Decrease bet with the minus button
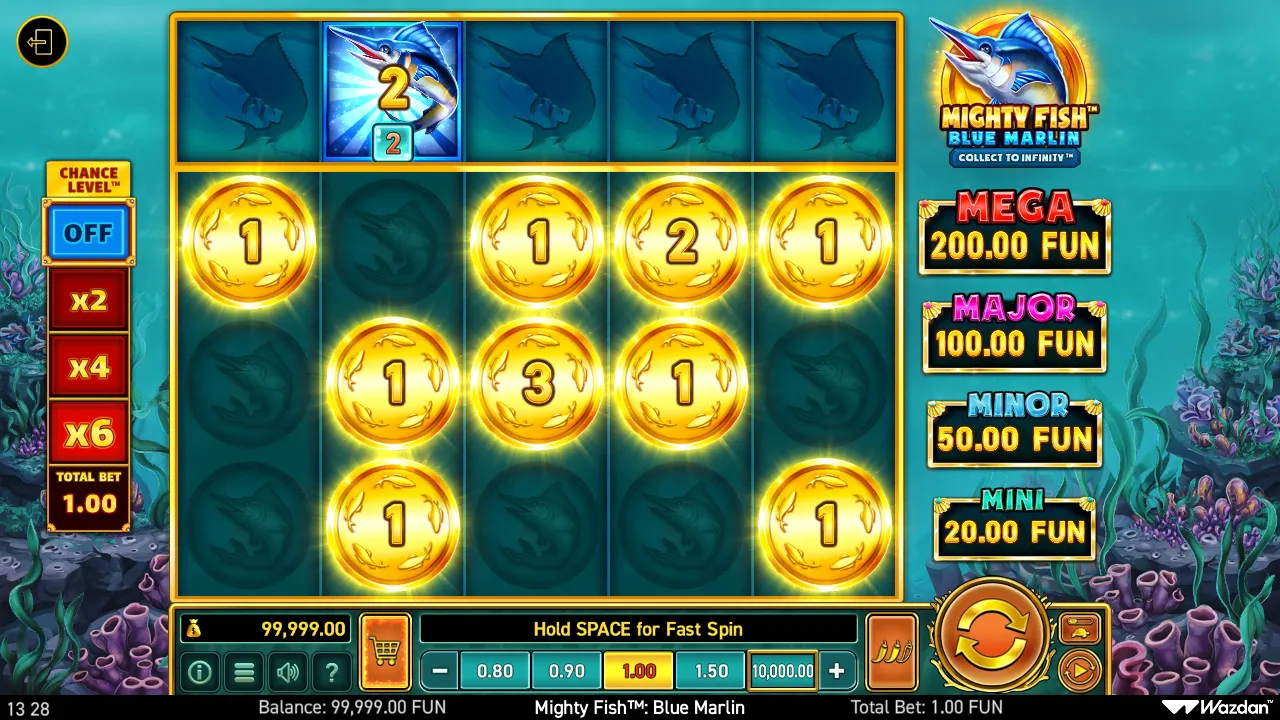 437,671
